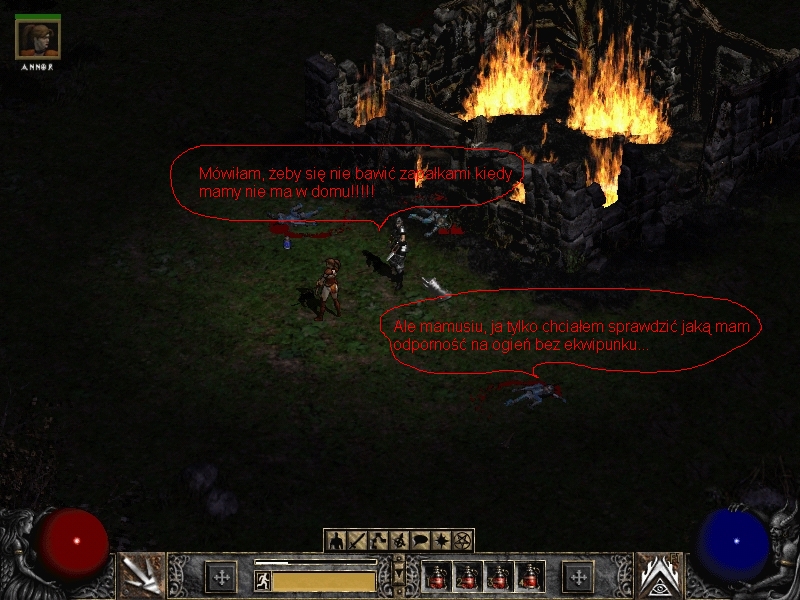Select the arrows left-hand attack skill button

pos(140,575)
